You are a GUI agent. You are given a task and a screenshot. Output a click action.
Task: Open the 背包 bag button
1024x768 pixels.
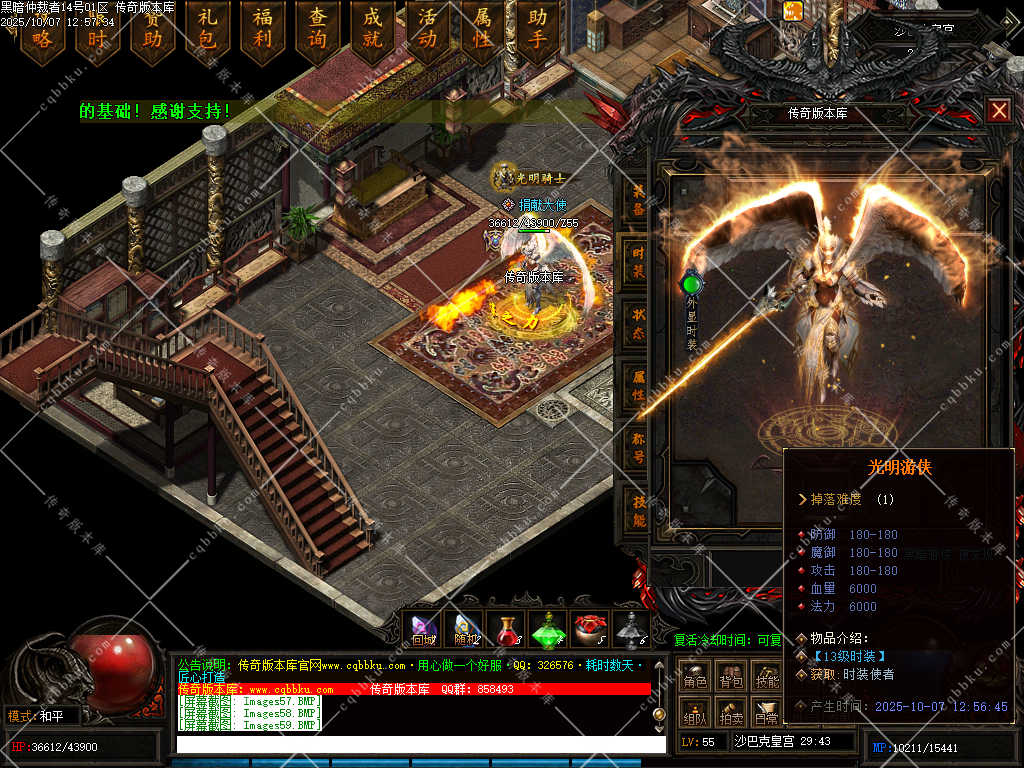[x=731, y=679]
